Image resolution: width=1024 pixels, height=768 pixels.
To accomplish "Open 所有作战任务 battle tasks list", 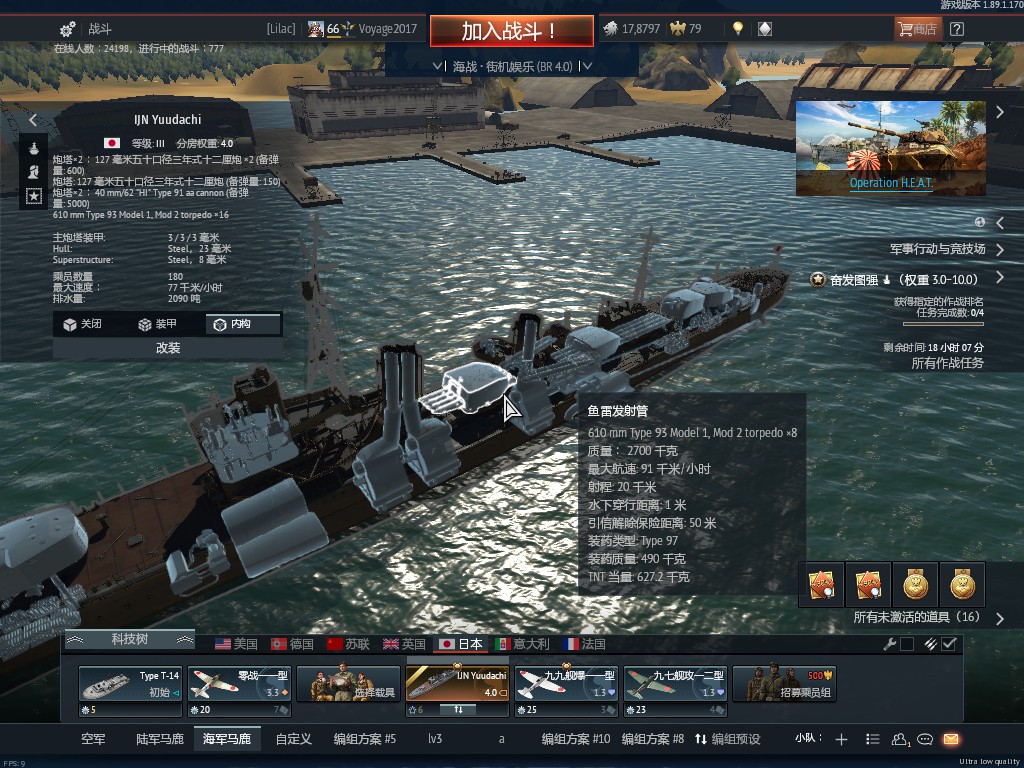I will (x=947, y=363).
